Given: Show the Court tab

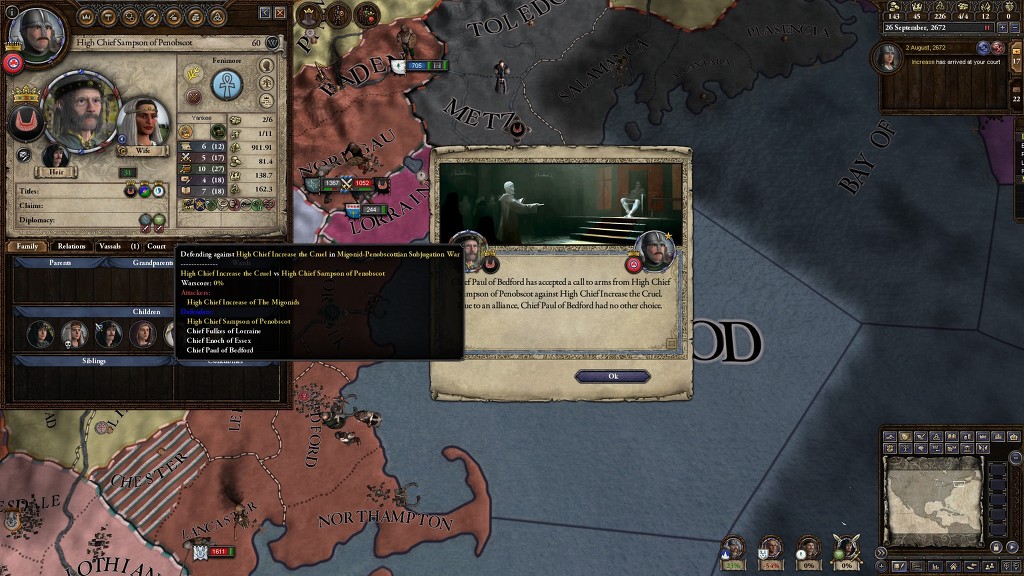Looking at the screenshot, I should 157,246.
